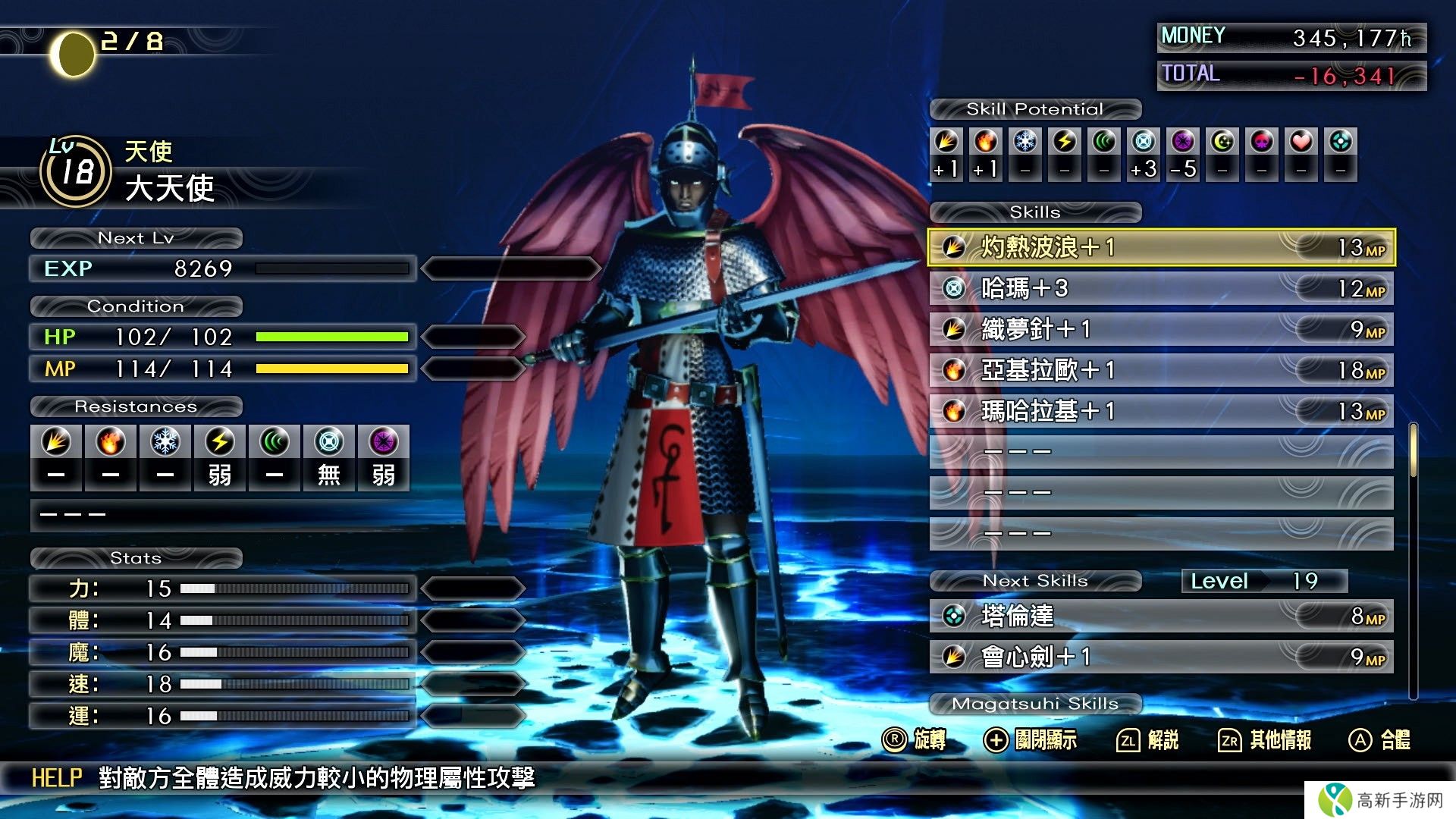This screenshot has height=819, width=1456.
Task: Show the 解說 explanation
Action: [x=1148, y=740]
